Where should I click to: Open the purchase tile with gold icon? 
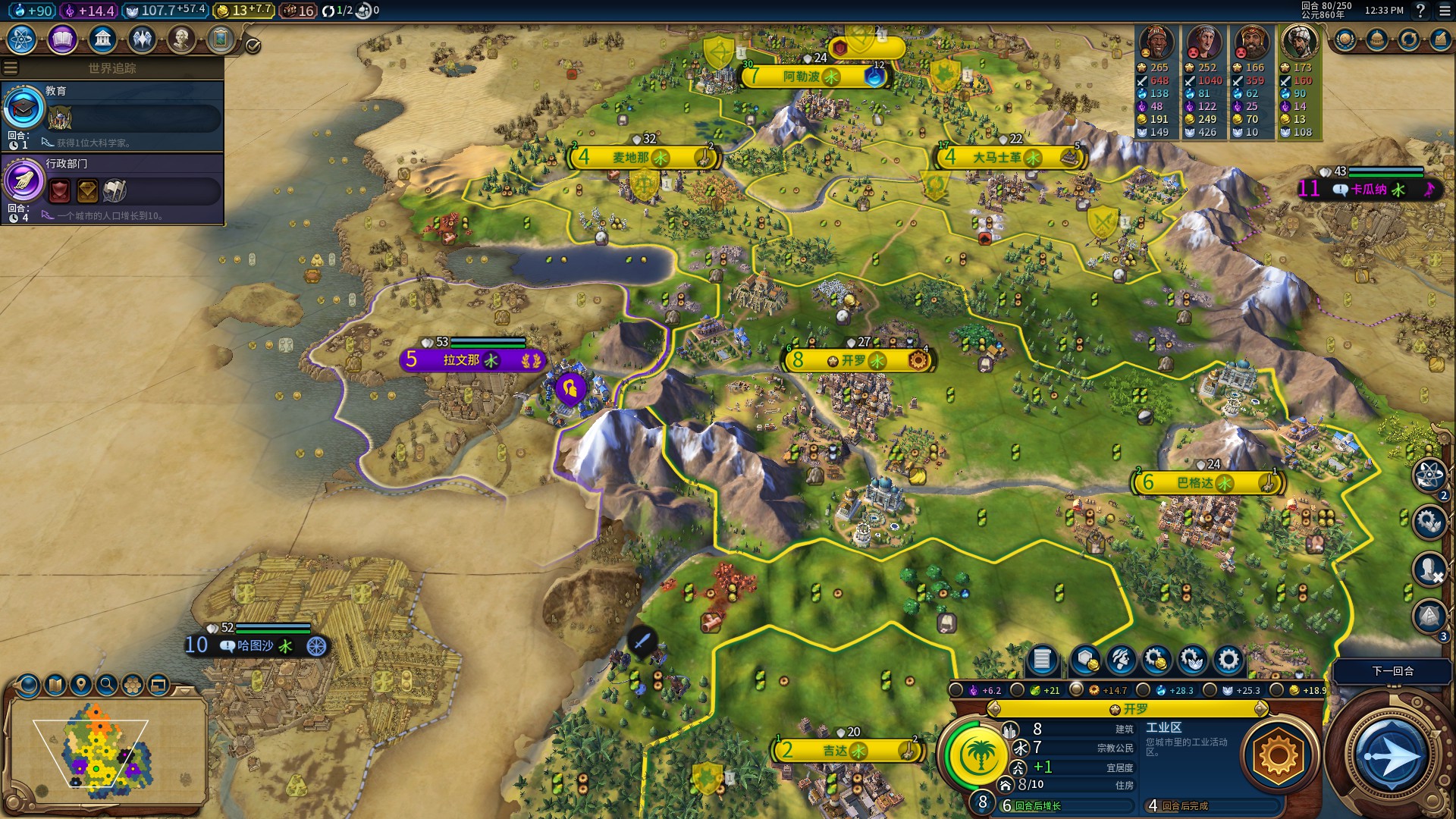pyautogui.click(x=1085, y=660)
